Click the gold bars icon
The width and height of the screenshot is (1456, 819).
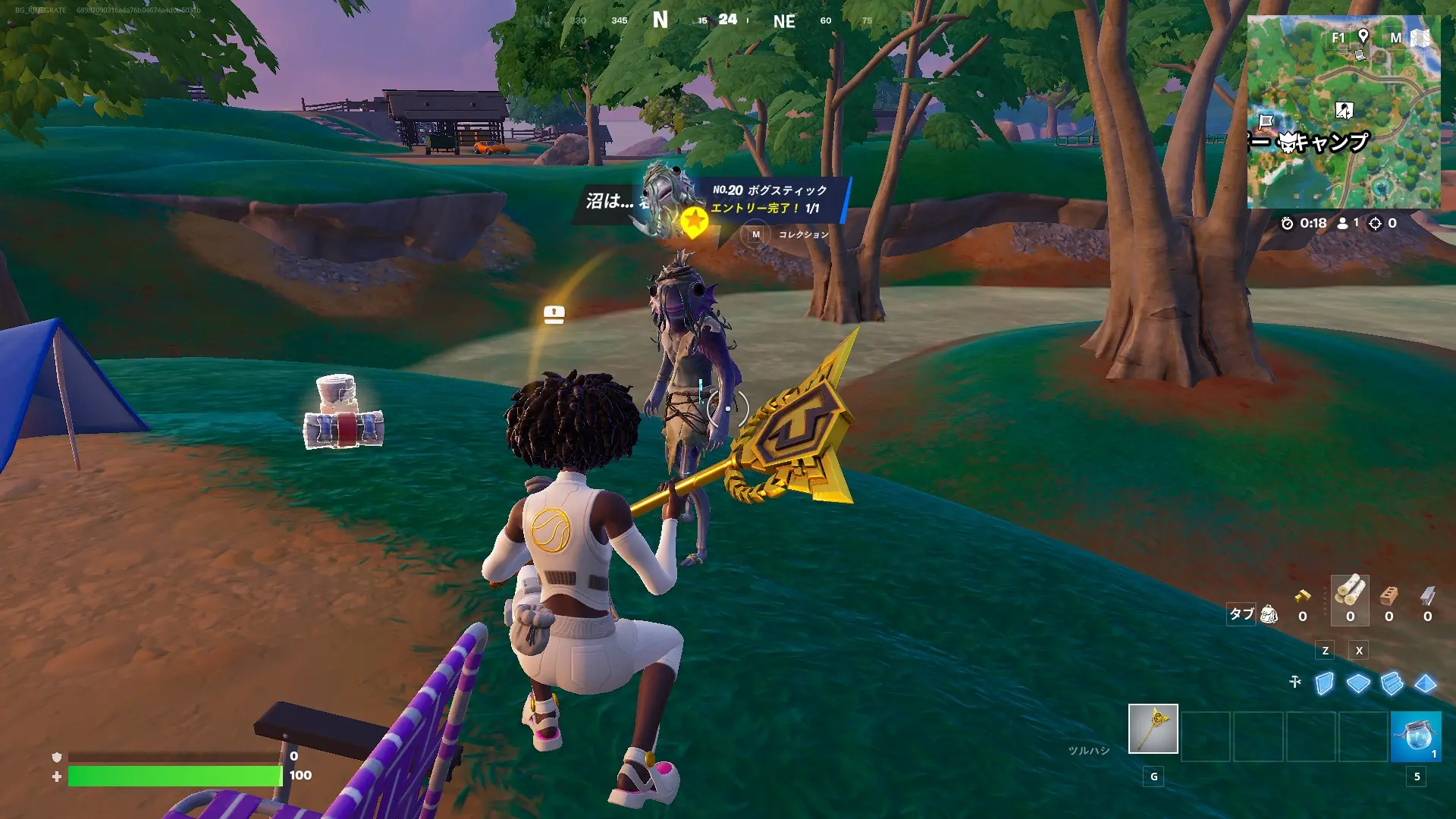[x=1302, y=596]
